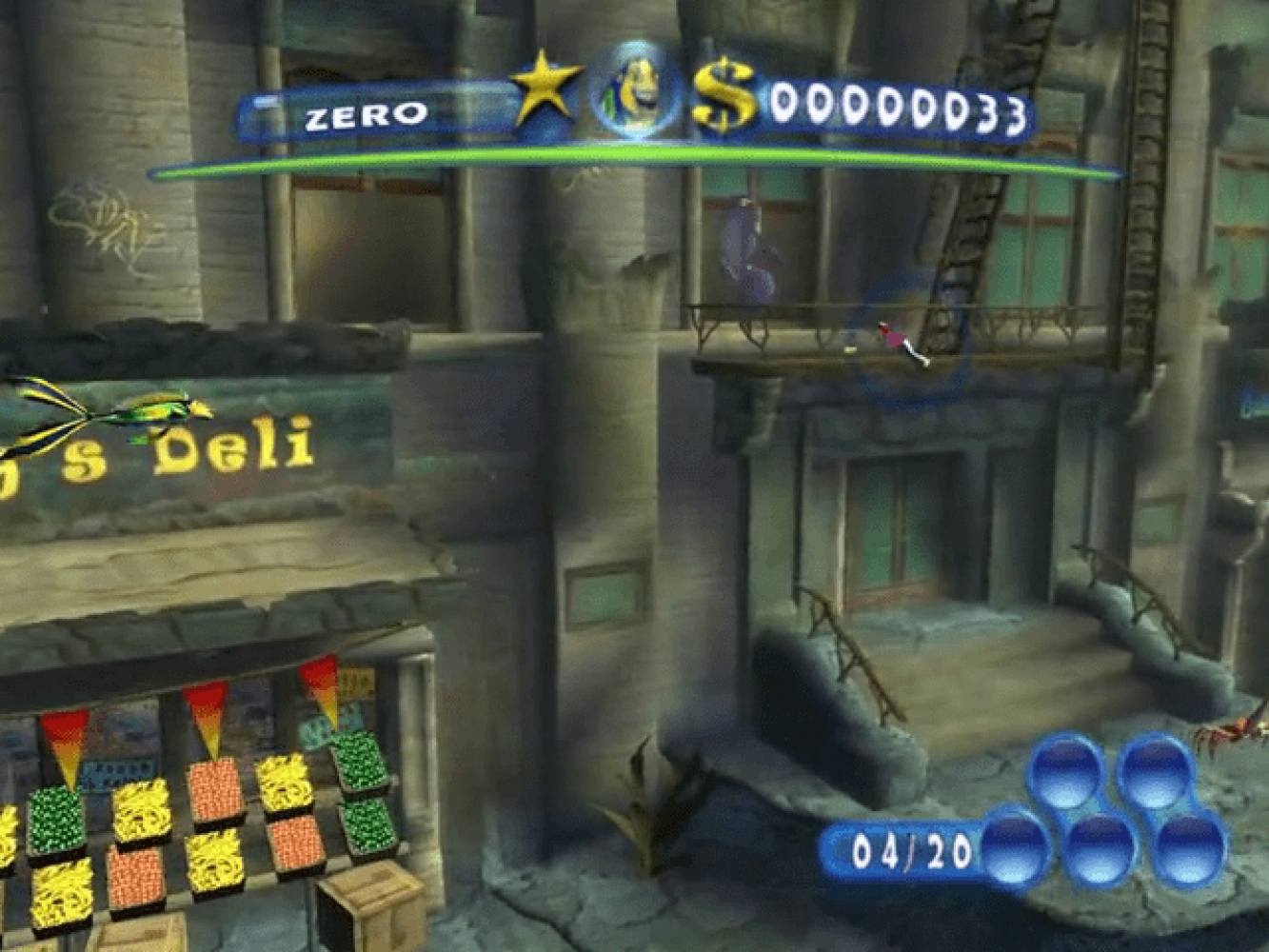This screenshot has height=952, width=1269.
Task: Click the gold dollar sign icon
Action: (x=724, y=95)
